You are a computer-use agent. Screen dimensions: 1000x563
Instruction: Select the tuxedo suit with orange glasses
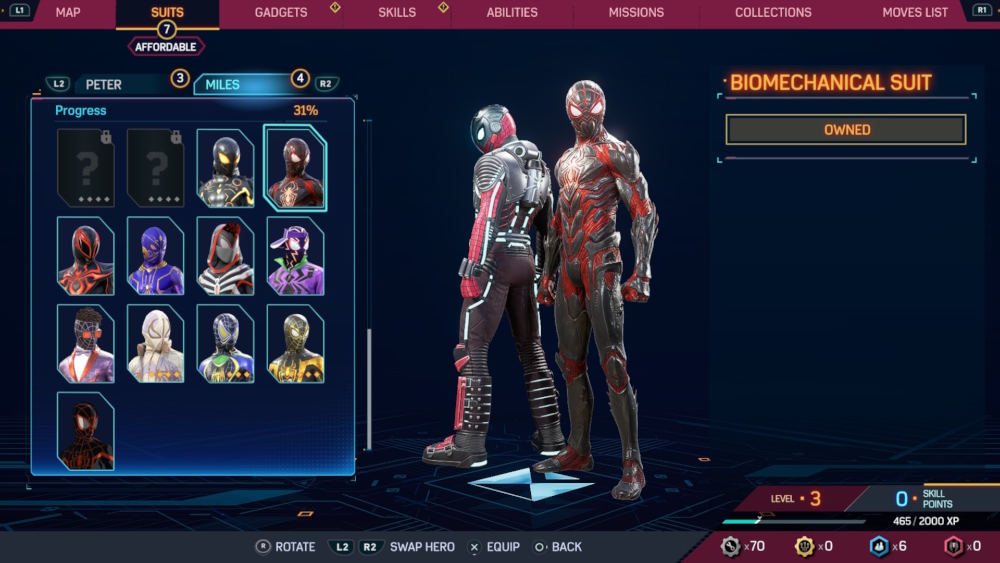coord(85,344)
